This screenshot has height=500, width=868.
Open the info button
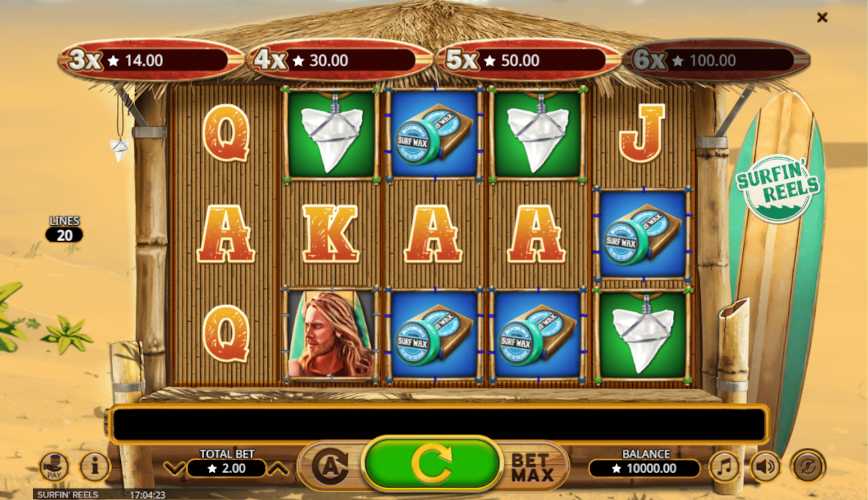coord(95,466)
